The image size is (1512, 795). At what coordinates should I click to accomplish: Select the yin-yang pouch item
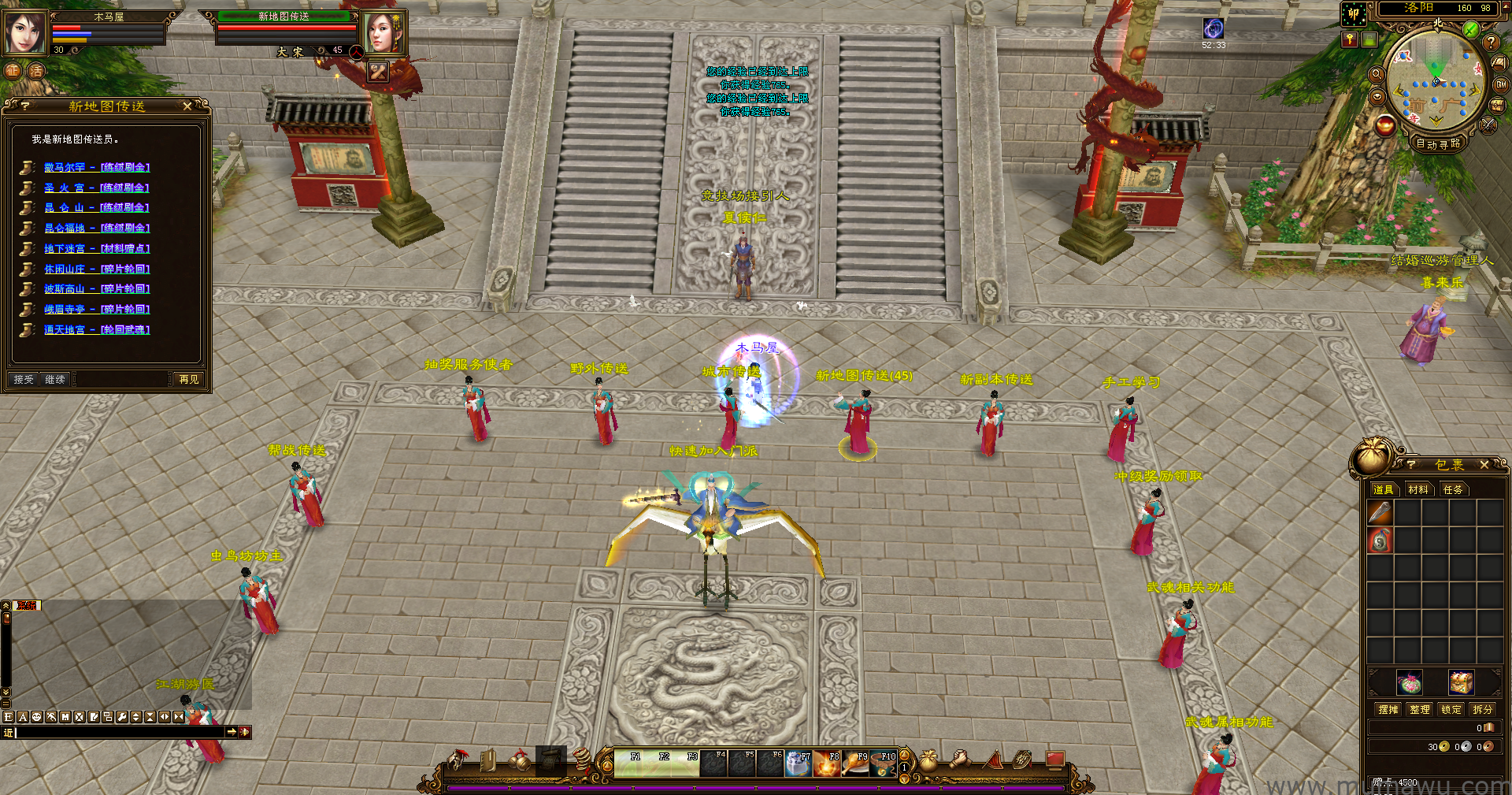click(x=1380, y=541)
